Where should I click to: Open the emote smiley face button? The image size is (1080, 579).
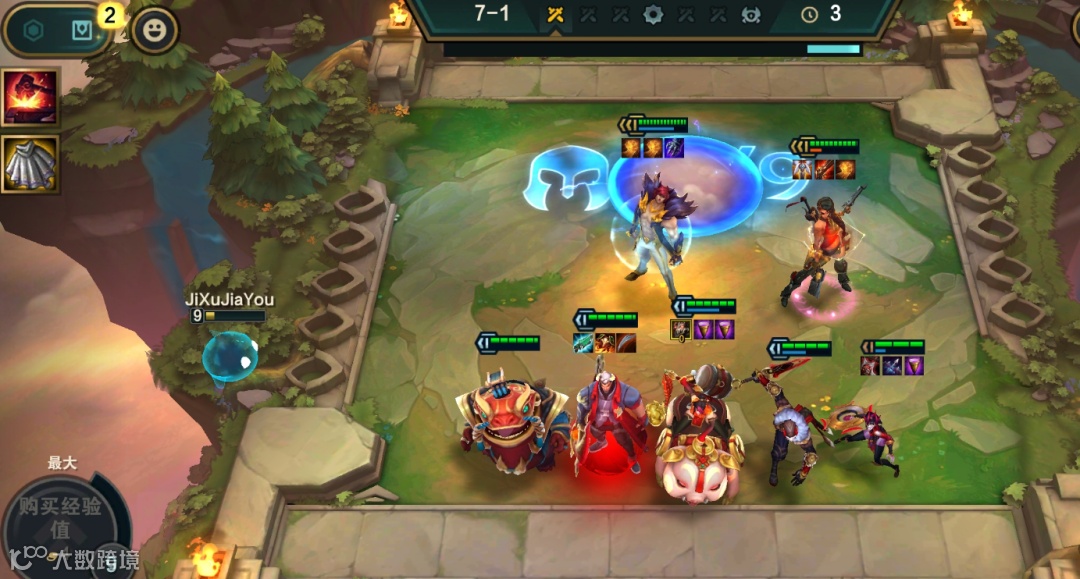coord(154,30)
